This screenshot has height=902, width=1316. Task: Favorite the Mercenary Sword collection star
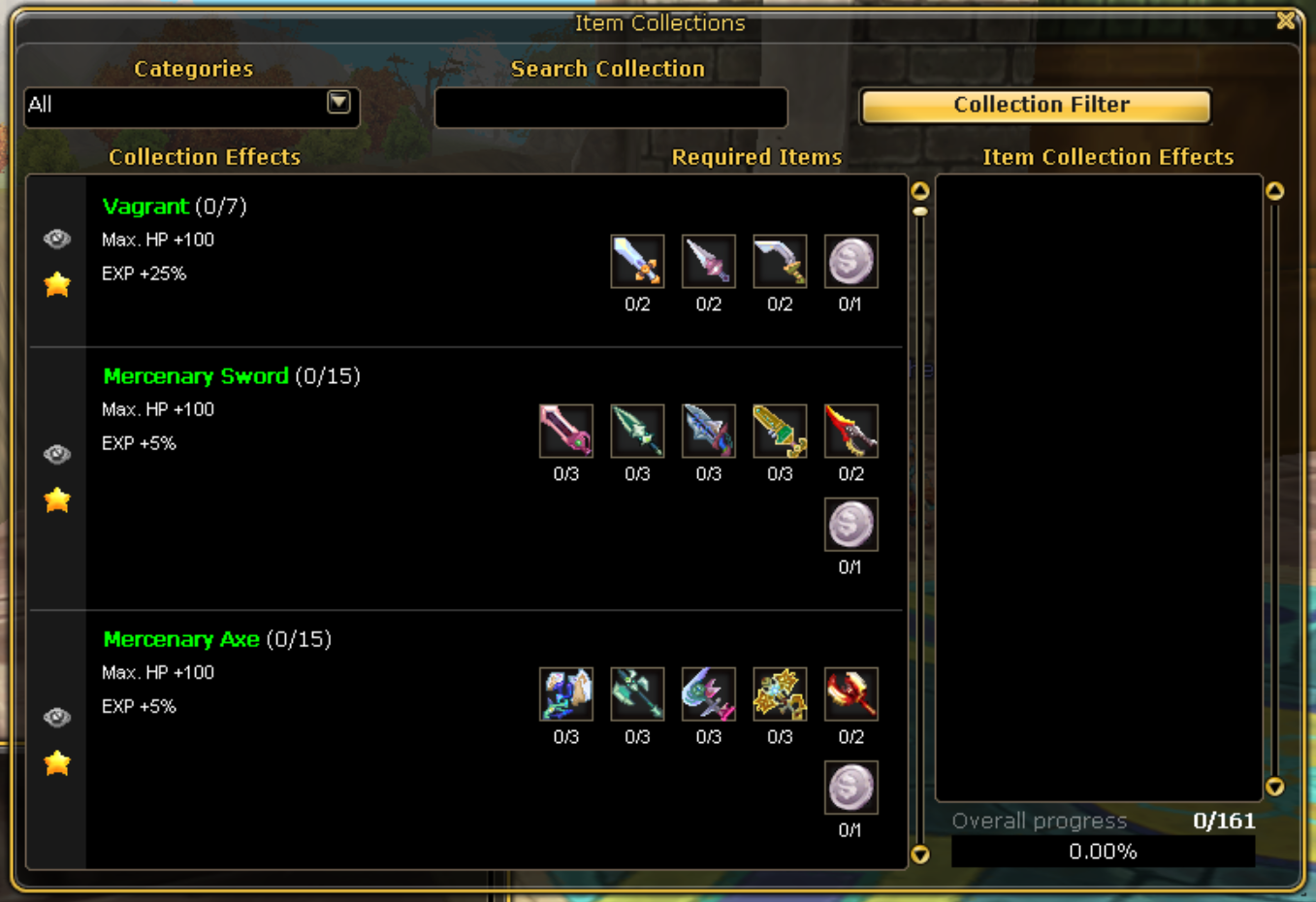pos(57,499)
